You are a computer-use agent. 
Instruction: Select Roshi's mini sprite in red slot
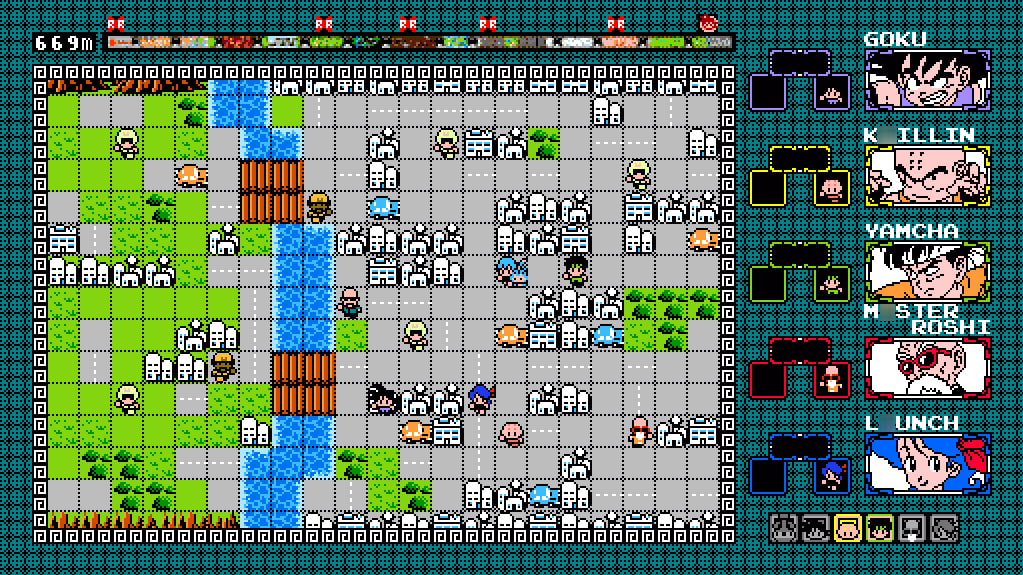click(831, 380)
